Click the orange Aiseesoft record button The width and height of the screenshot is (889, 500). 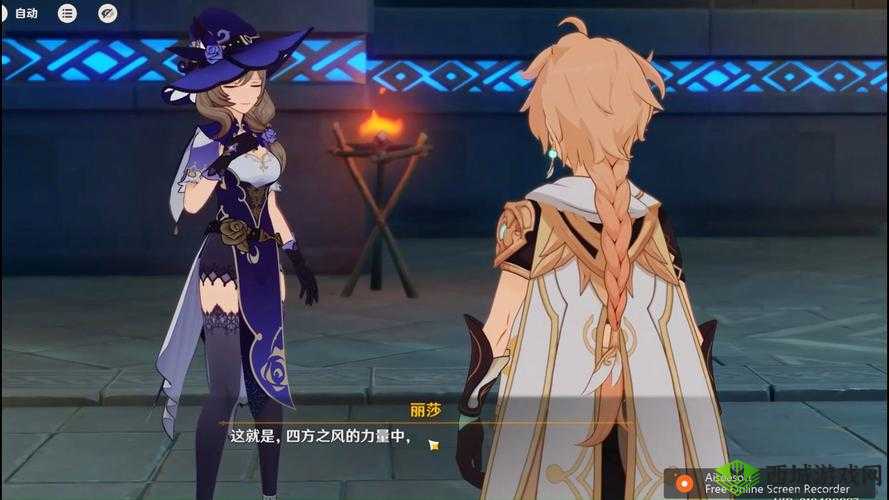coord(685,482)
